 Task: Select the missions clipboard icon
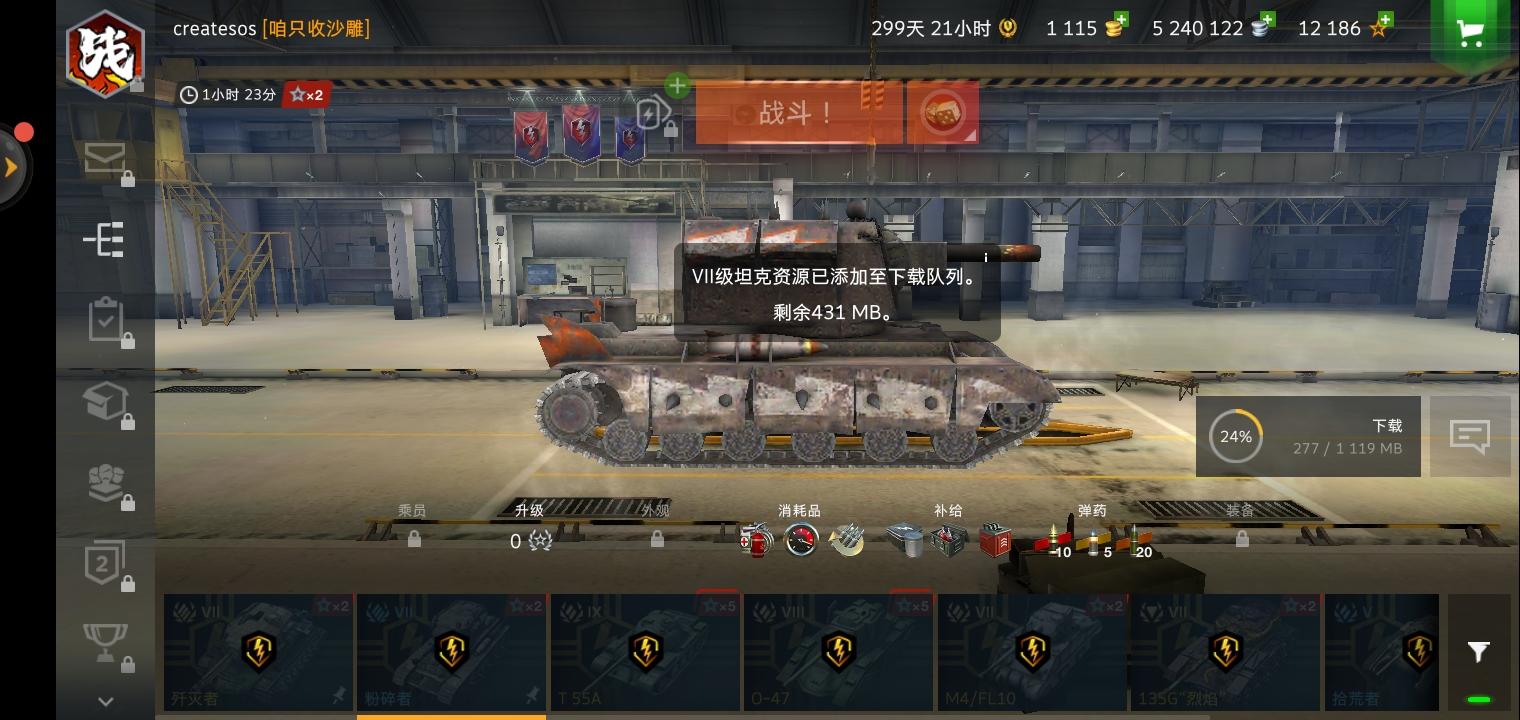[x=104, y=320]
